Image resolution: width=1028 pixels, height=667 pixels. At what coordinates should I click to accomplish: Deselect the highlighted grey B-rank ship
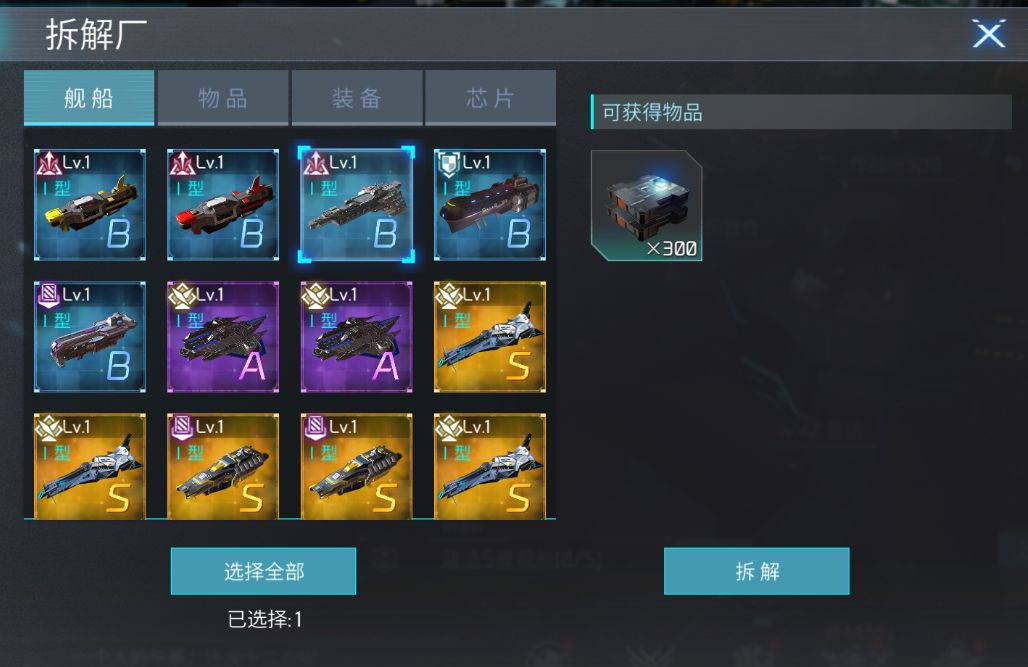pyautogui.click(x=356, y=205)
